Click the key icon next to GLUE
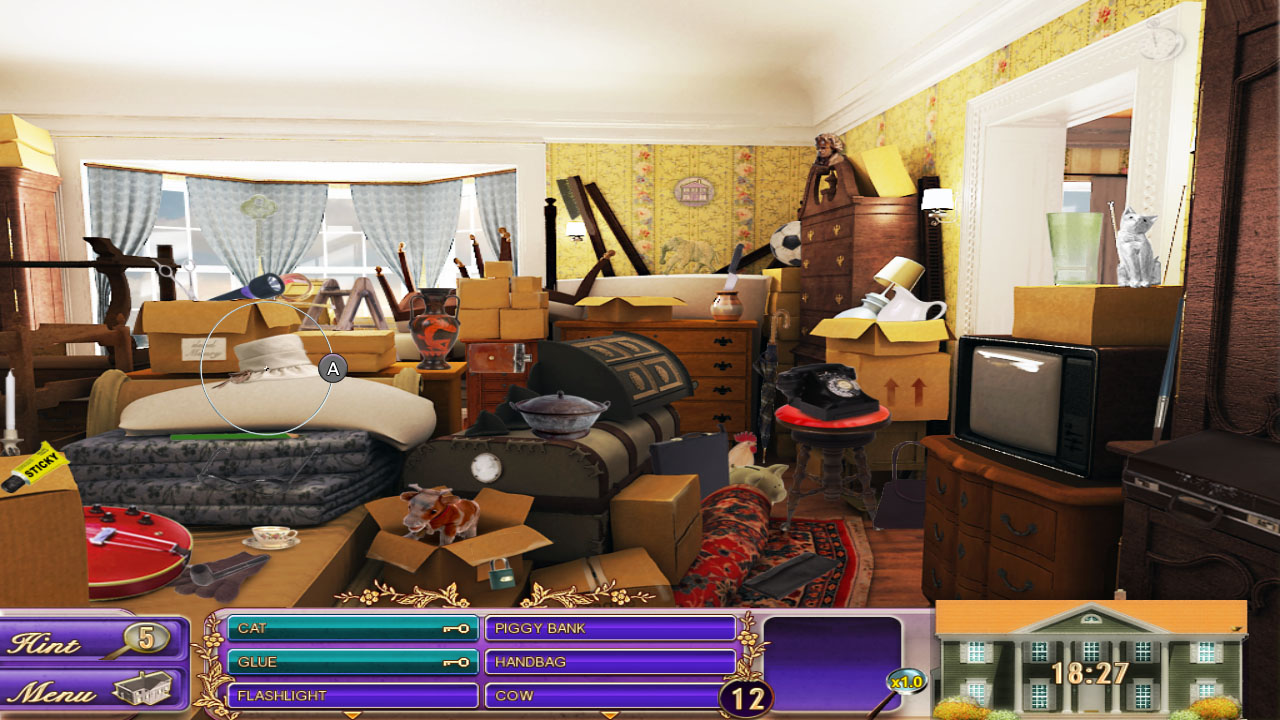 (x=457, y=661)
